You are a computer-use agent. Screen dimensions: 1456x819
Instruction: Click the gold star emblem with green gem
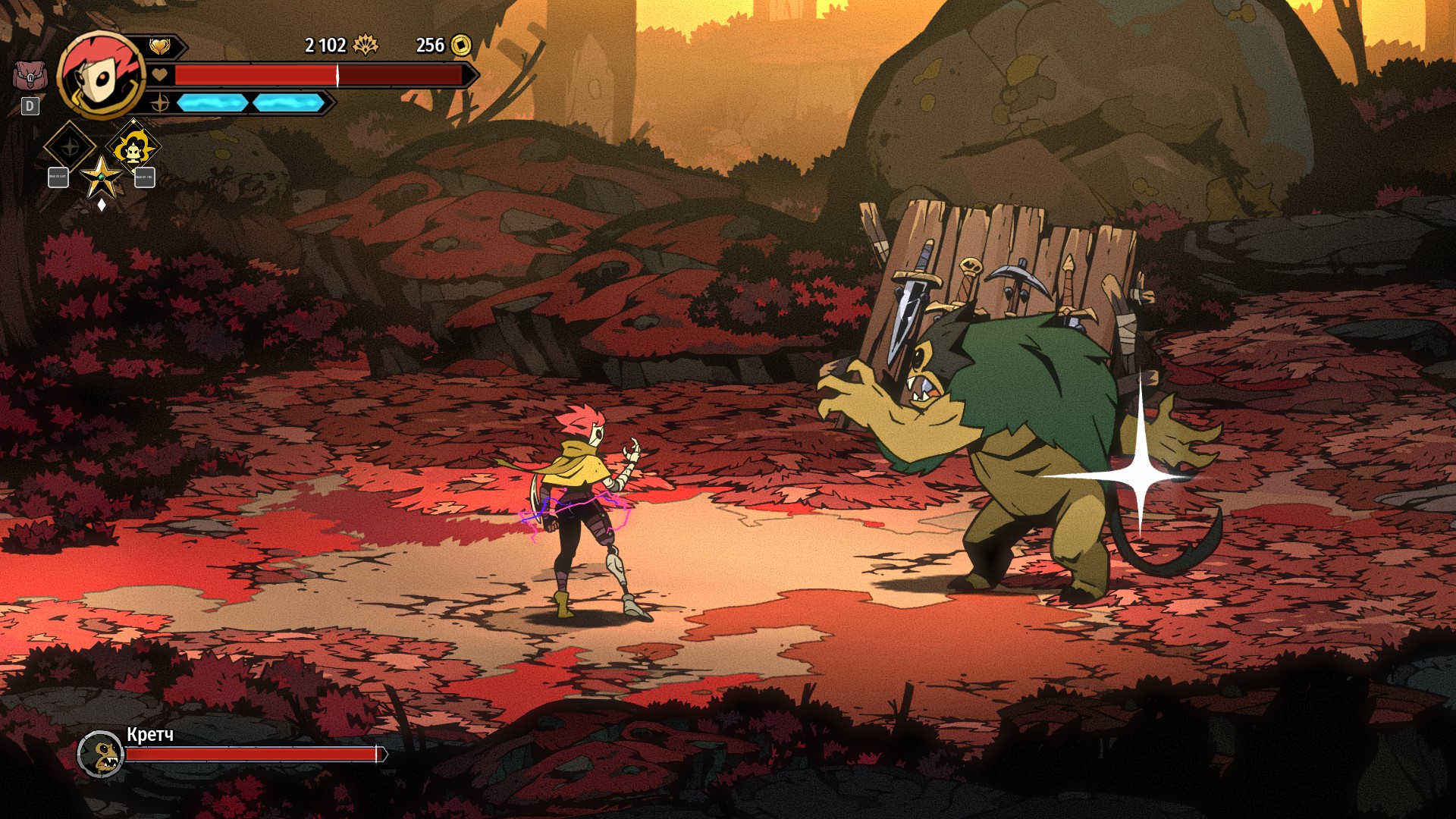point(101,178)
